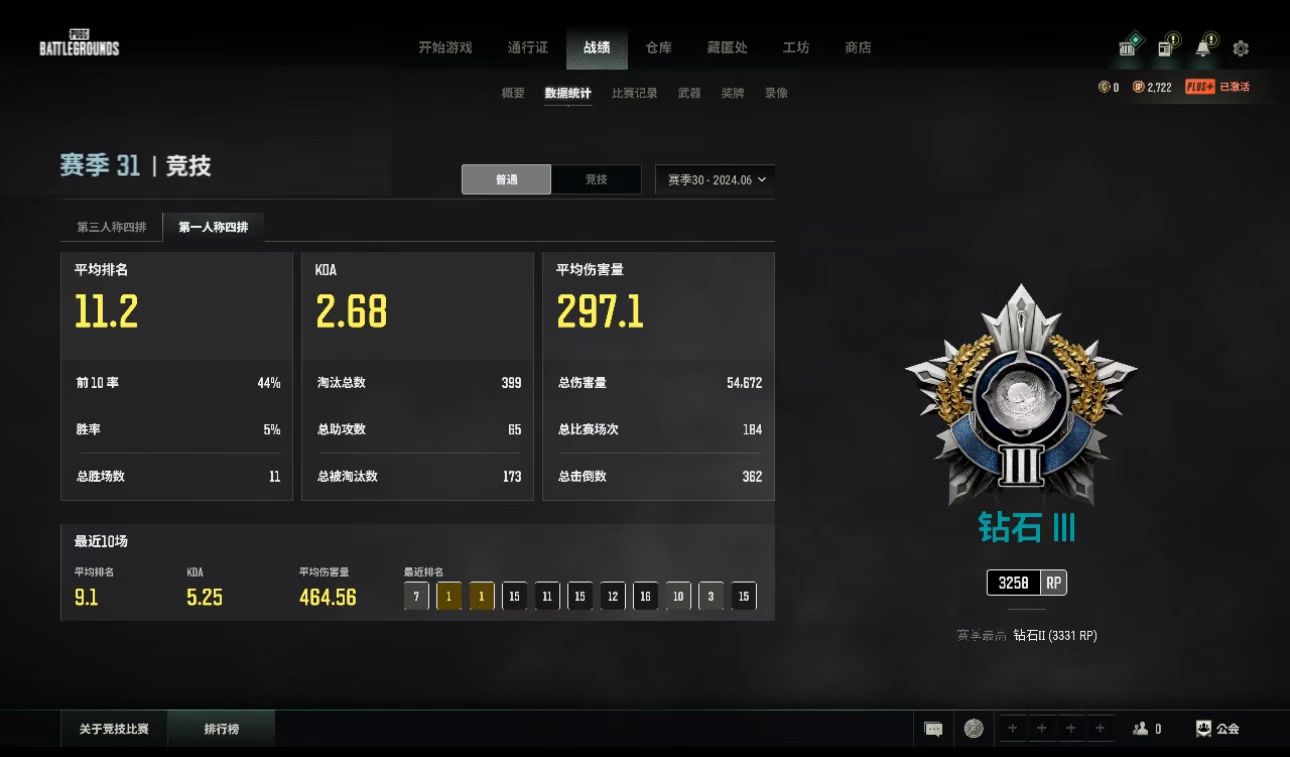Open the 公会 clan button
Viewport: 1290px width, 757px height.
pos(1218,729)
